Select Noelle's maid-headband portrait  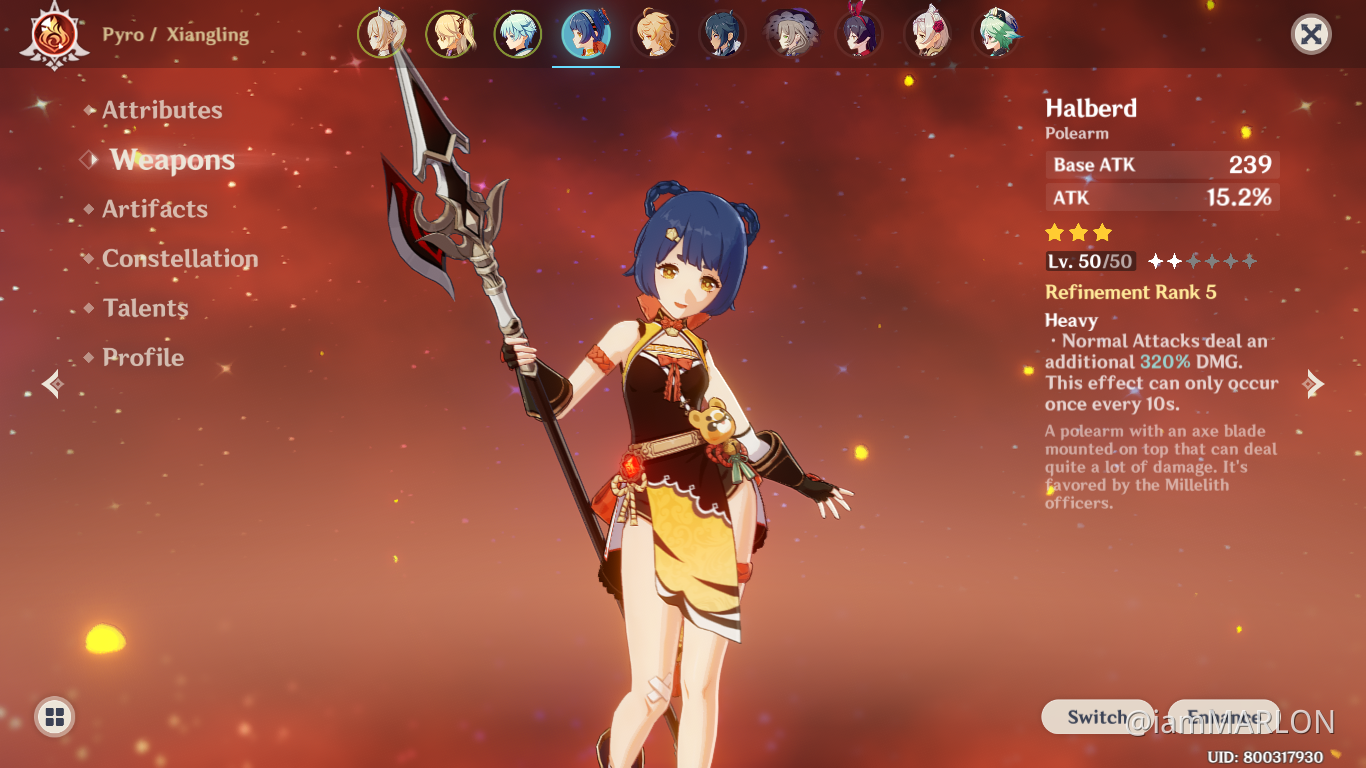tap(927, 33)
